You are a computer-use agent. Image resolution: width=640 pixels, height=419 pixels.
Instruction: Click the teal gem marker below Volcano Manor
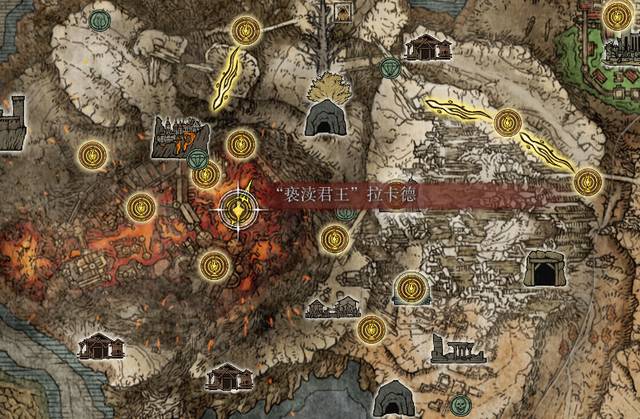click(200, 160)
